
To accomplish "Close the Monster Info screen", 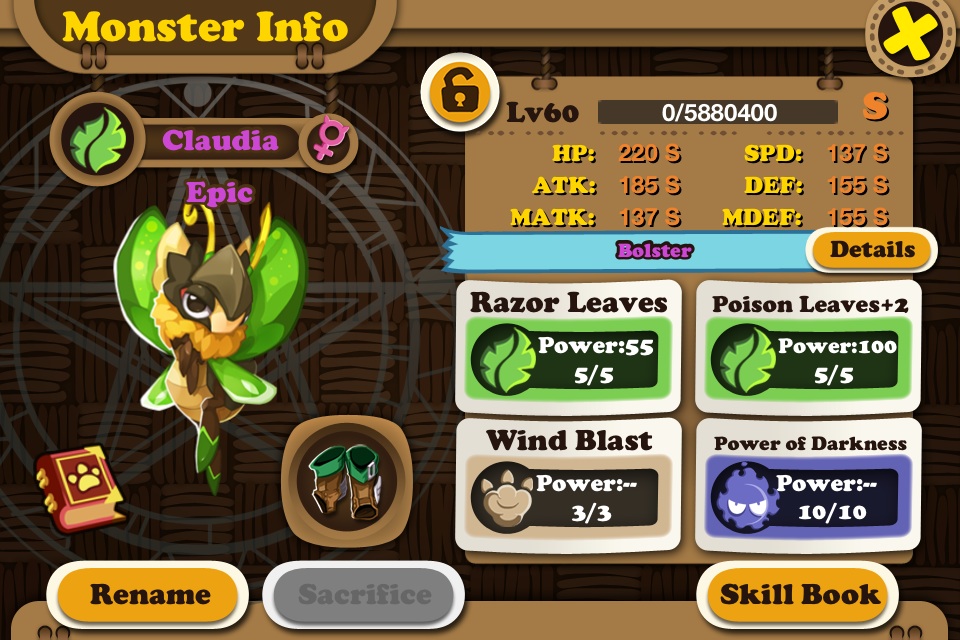I will (910, 36).
